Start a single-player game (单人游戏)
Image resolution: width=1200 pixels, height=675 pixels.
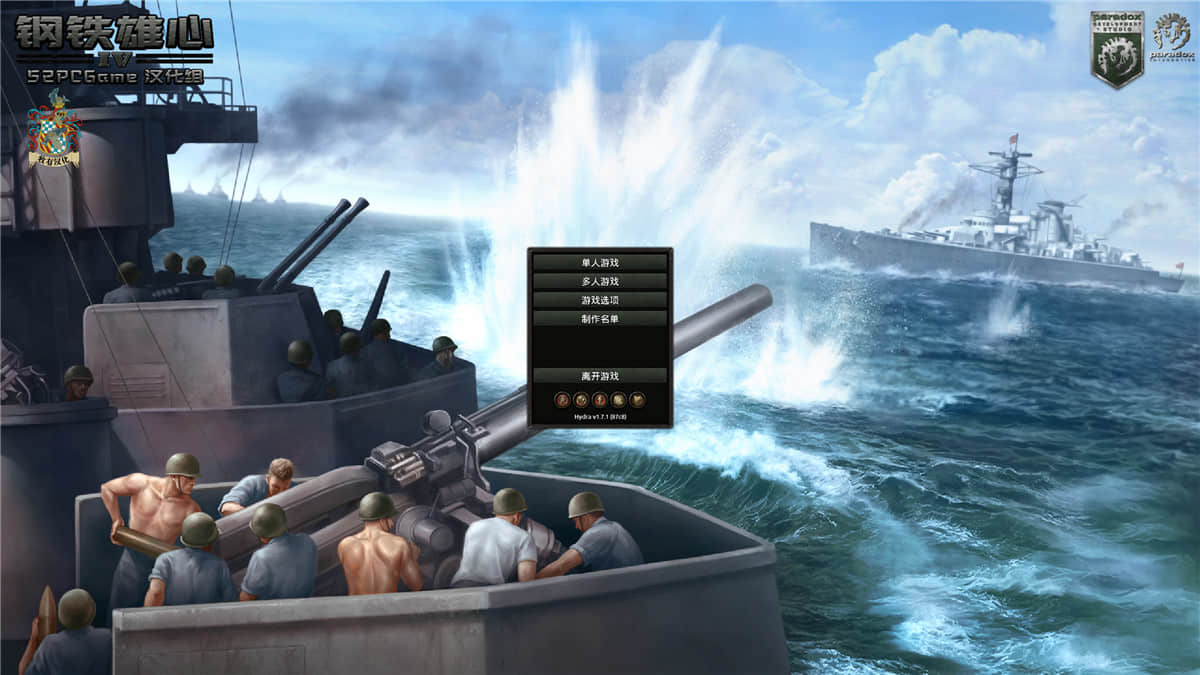600,263
